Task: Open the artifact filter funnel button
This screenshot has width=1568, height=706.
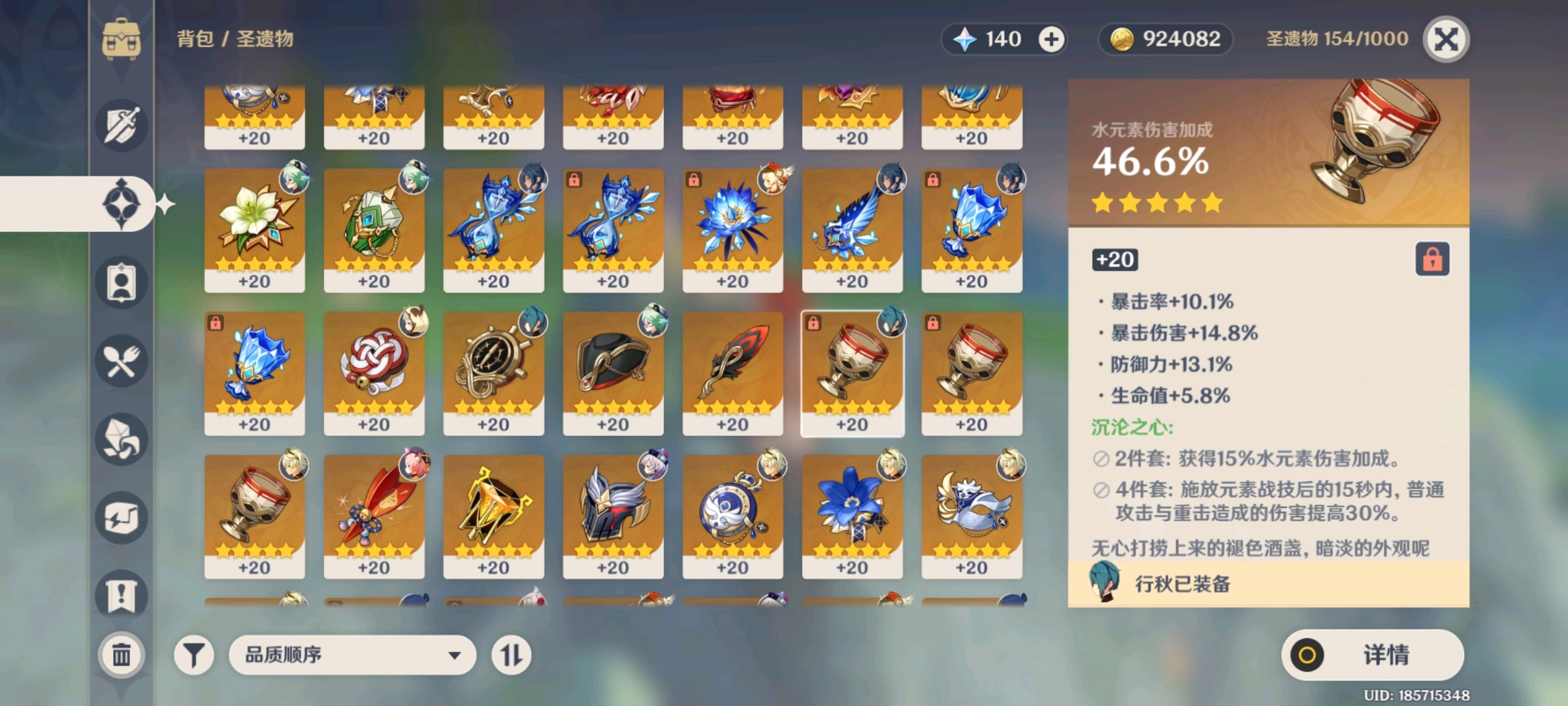Action: click(193, 654)
